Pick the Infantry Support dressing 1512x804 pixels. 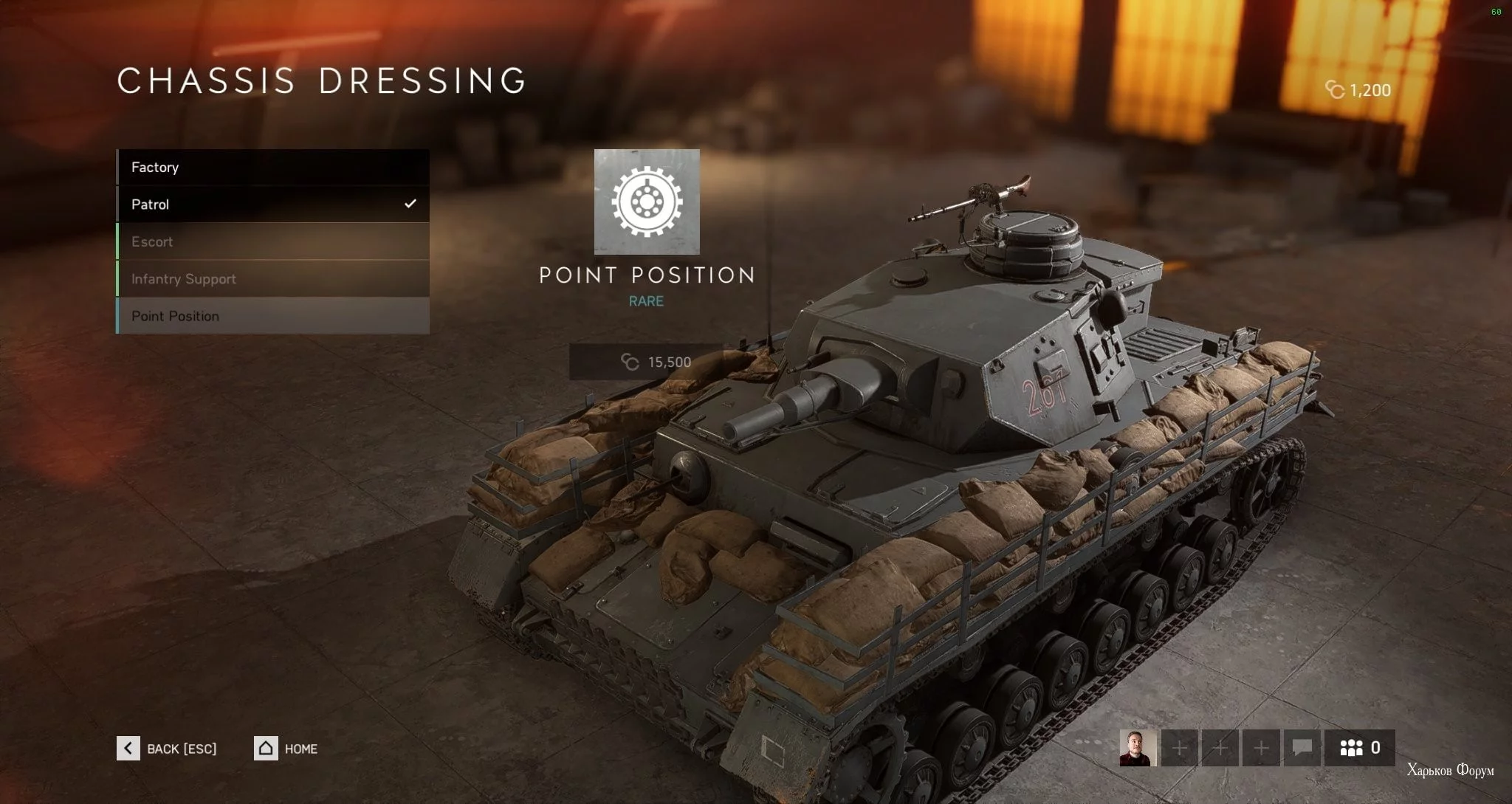(x=272, y=279)
